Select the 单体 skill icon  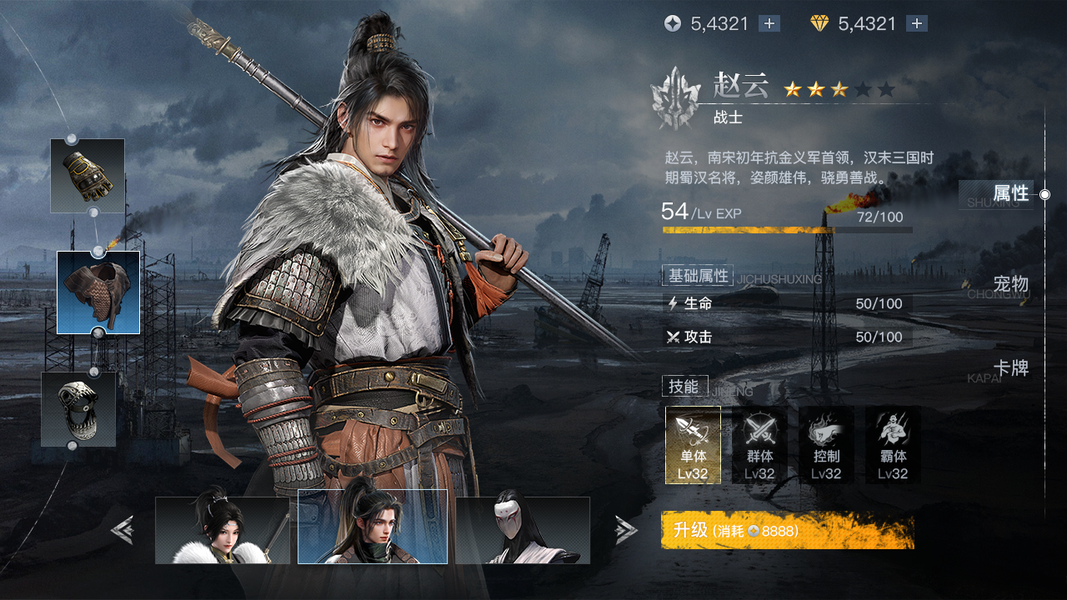[693, 445]
